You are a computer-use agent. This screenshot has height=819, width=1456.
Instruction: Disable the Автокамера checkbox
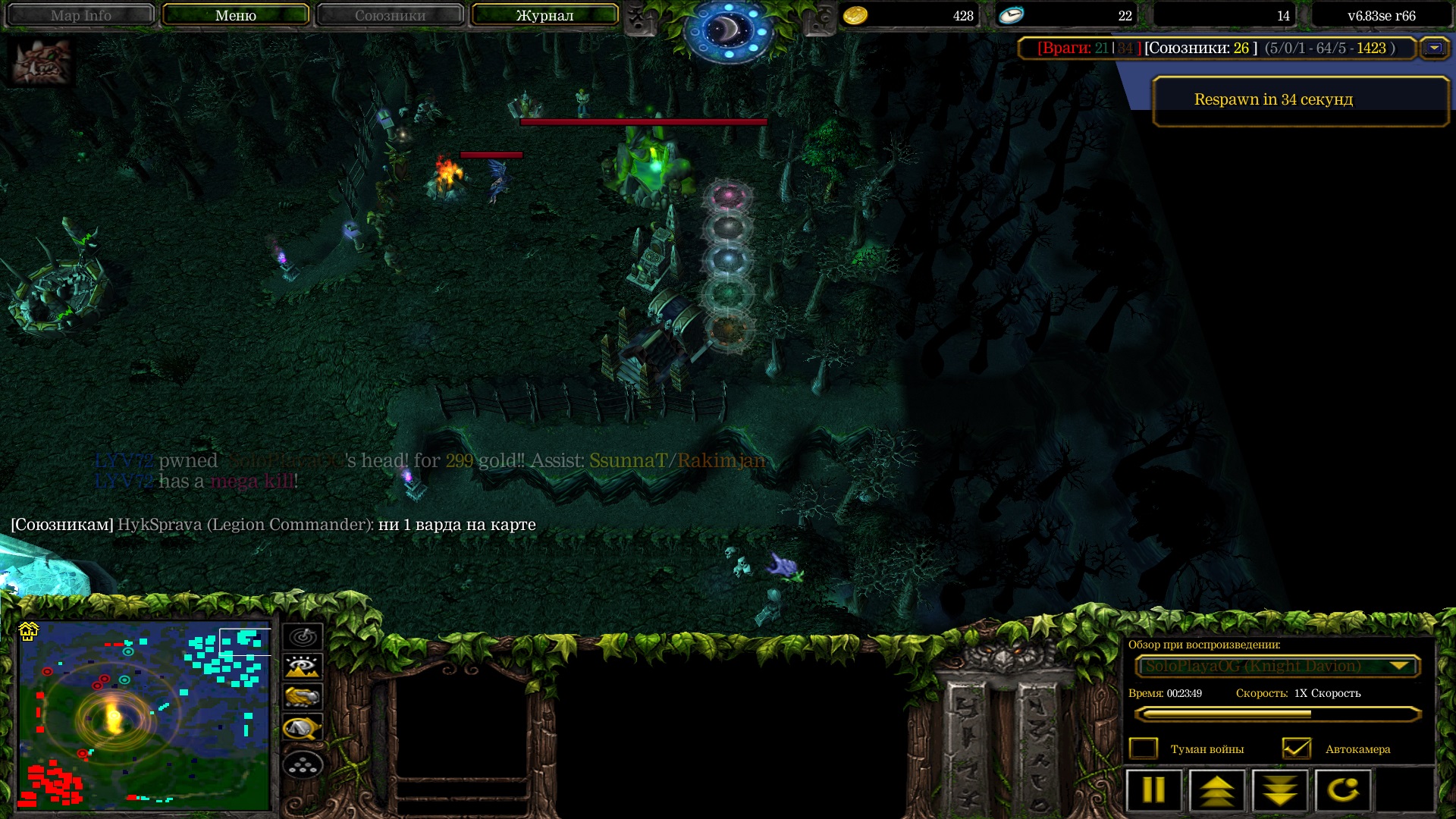click(1297, 748)
